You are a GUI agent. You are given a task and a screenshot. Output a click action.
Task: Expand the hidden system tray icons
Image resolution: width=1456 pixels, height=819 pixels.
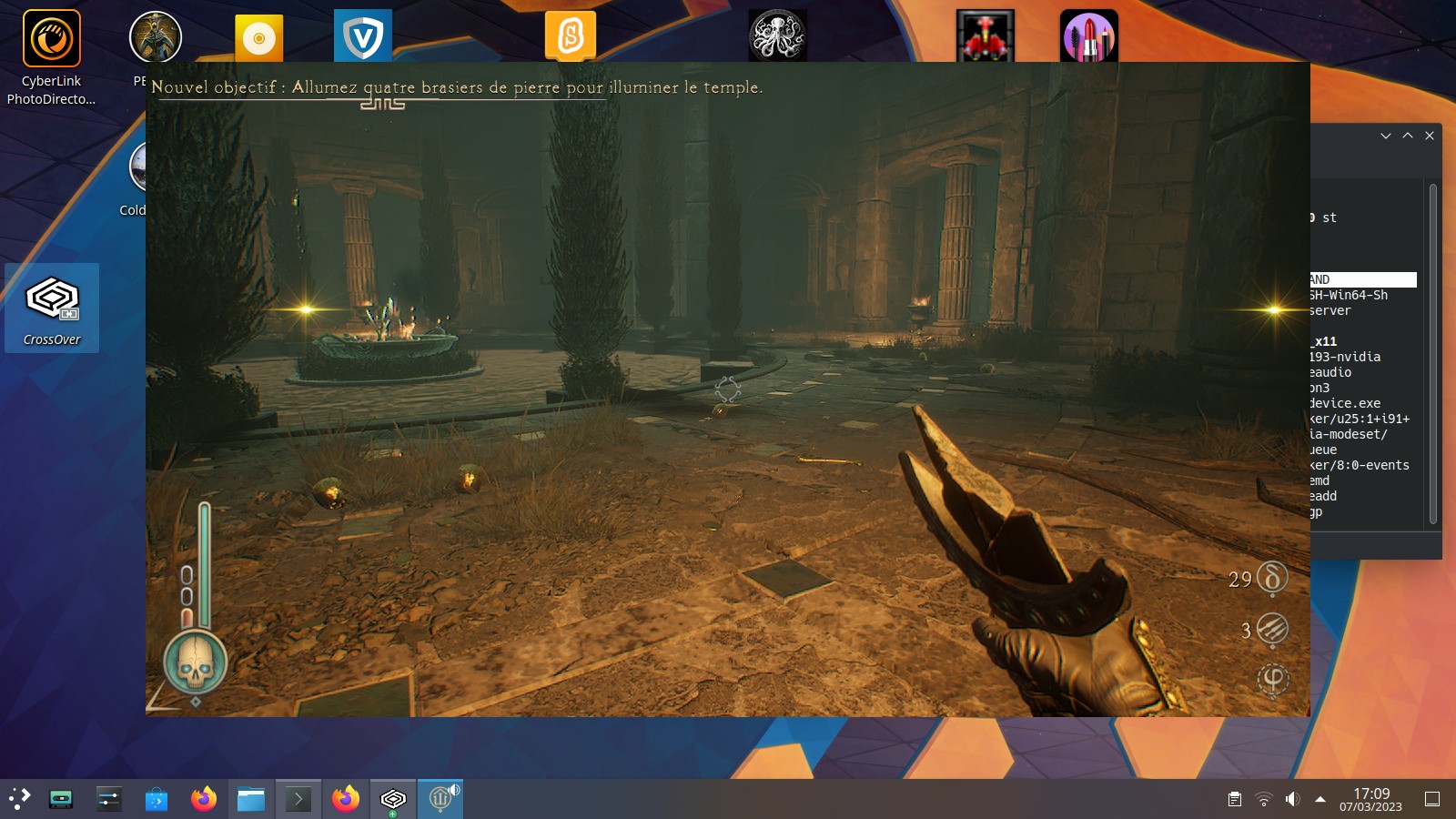point(1319,799)
